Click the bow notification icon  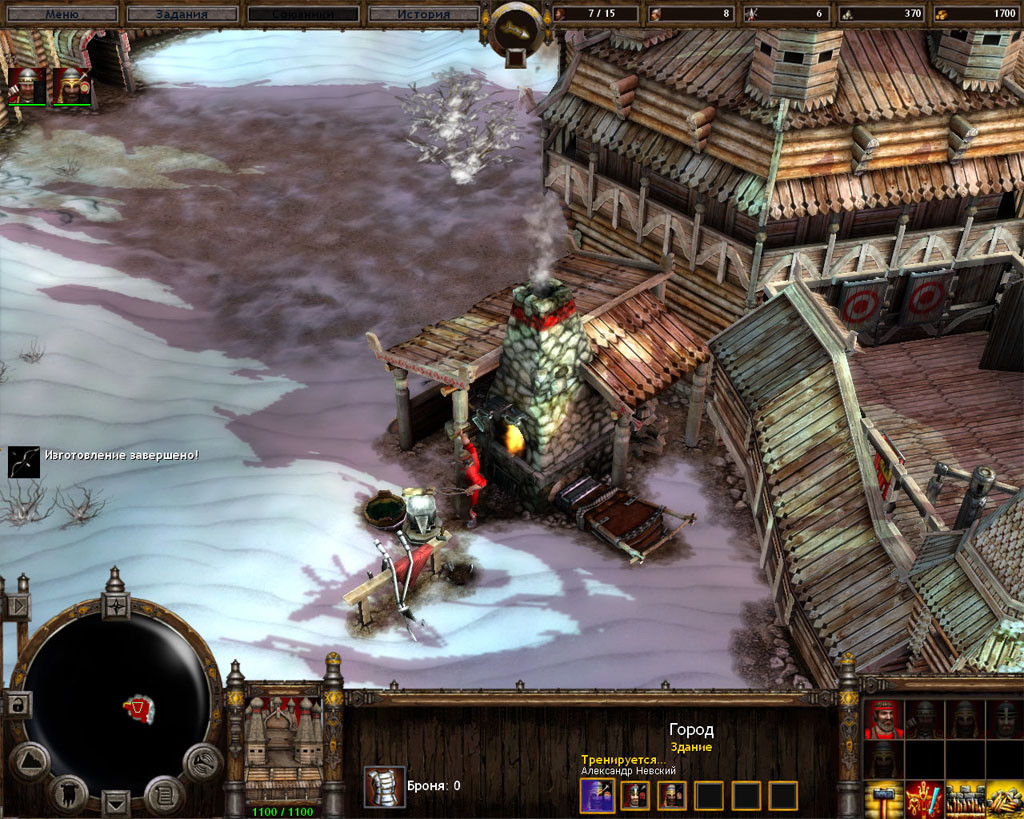coord(24,462)
